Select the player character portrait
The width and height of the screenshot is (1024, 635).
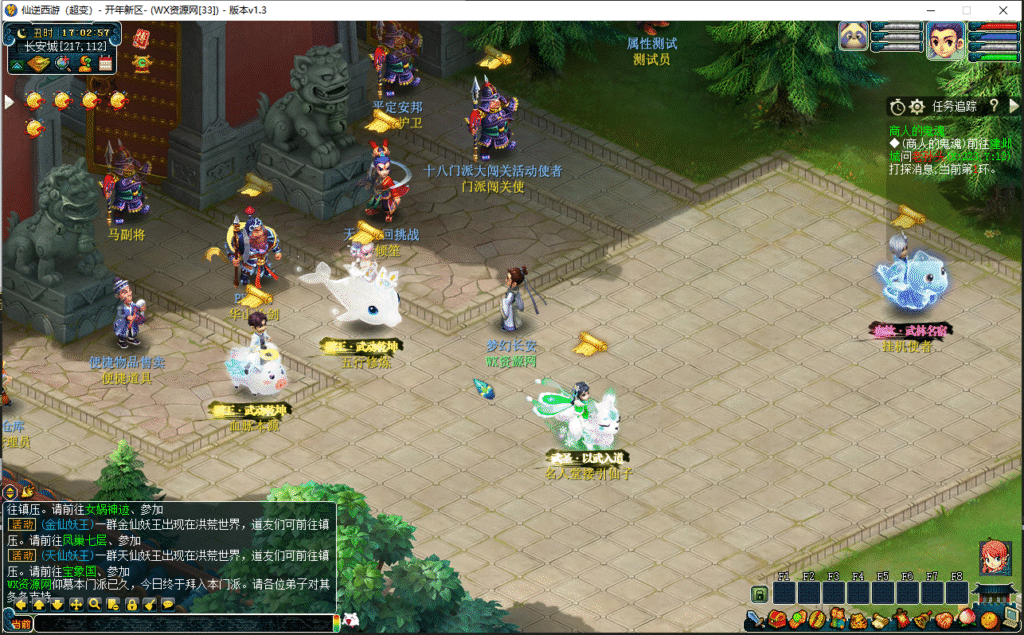click(945, 40)
